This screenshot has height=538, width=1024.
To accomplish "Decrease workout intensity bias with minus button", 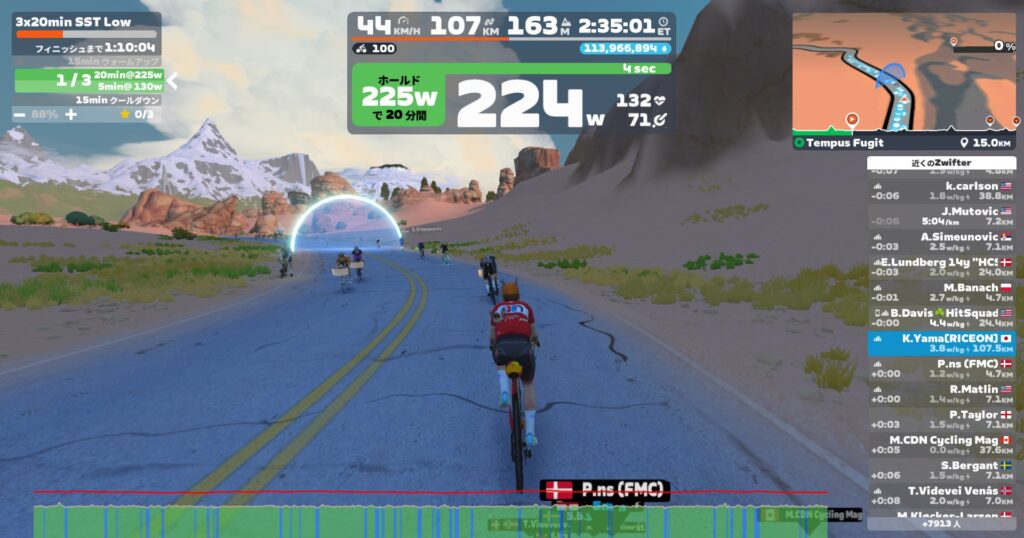I will (x=20, y=114).
